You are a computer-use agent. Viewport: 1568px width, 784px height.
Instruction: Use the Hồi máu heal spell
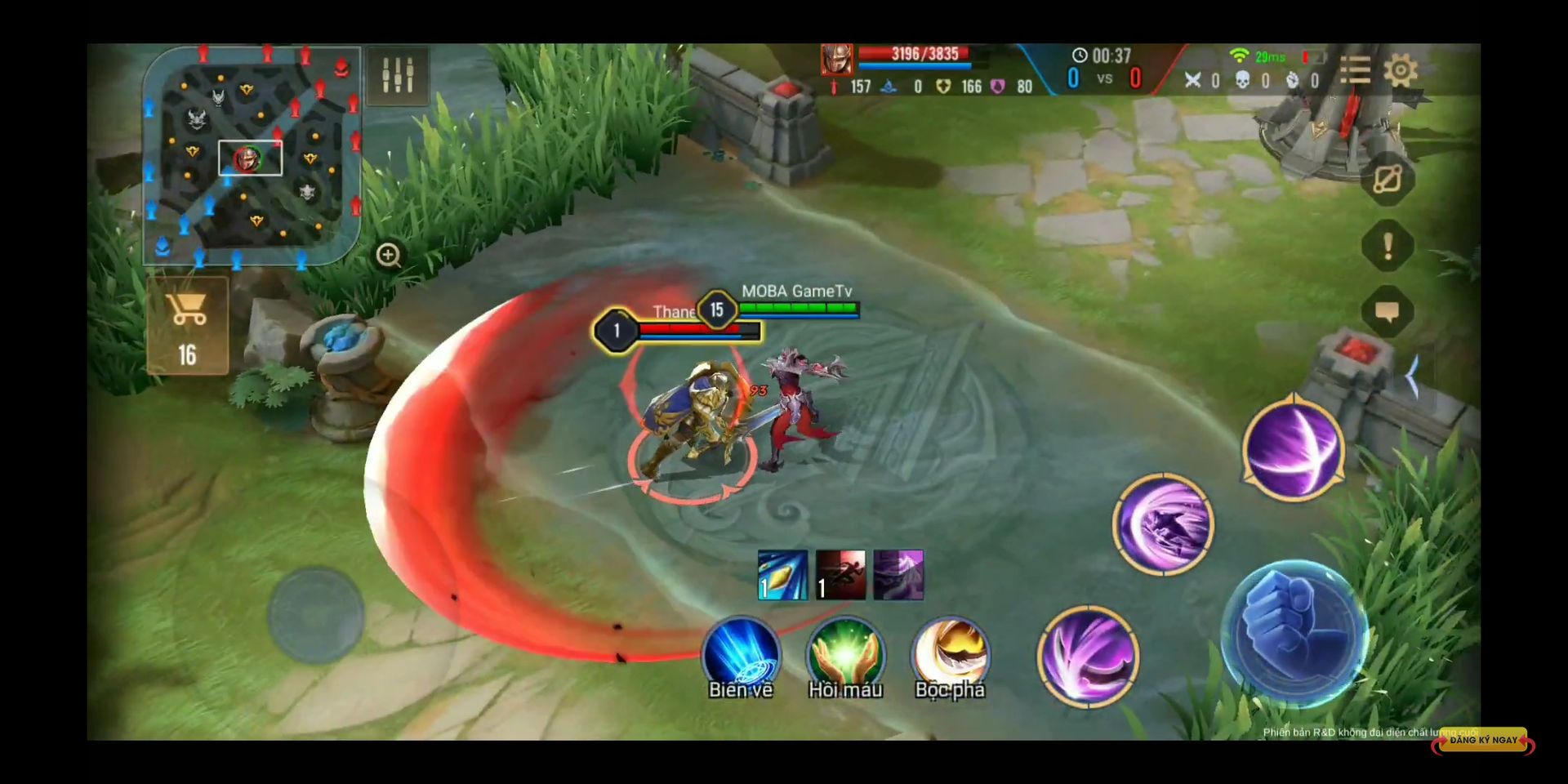845,656
